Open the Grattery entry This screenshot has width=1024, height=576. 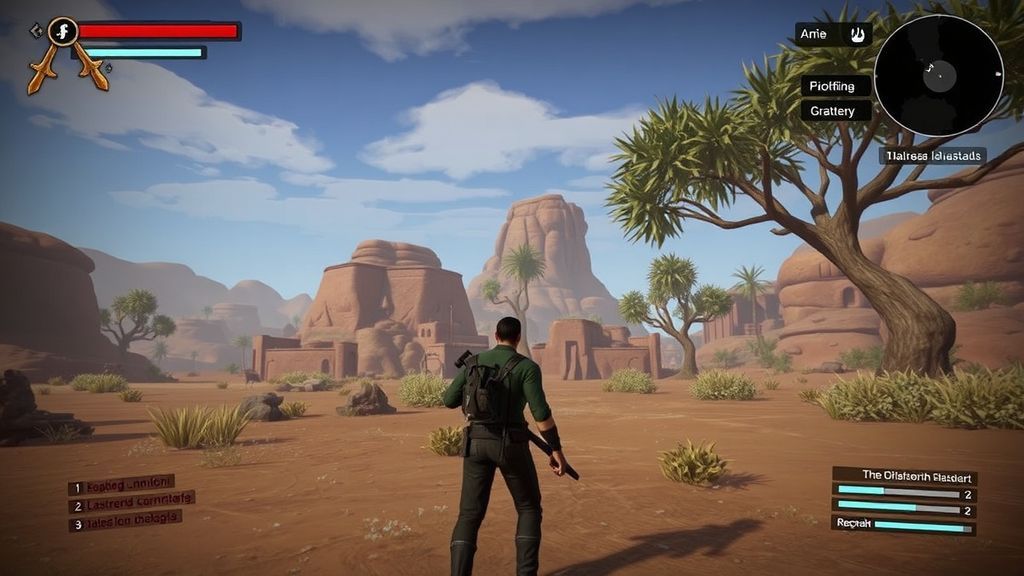pyautogui.click(x=834, y=111)
